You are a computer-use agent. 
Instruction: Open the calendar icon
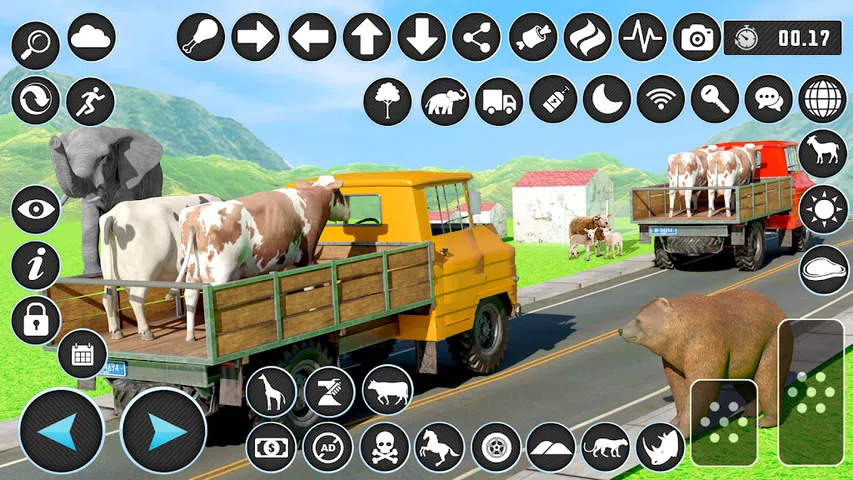[82, 354]
